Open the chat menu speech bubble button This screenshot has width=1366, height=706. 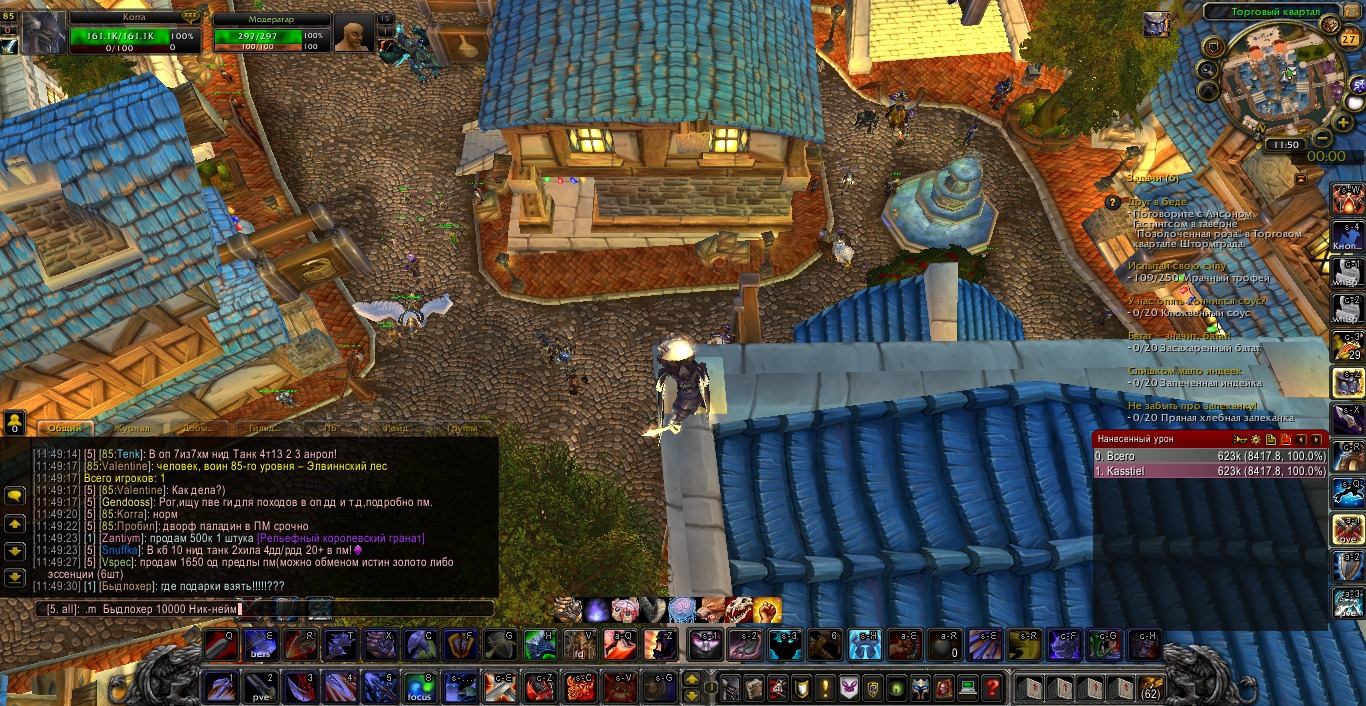pos(15,495)
